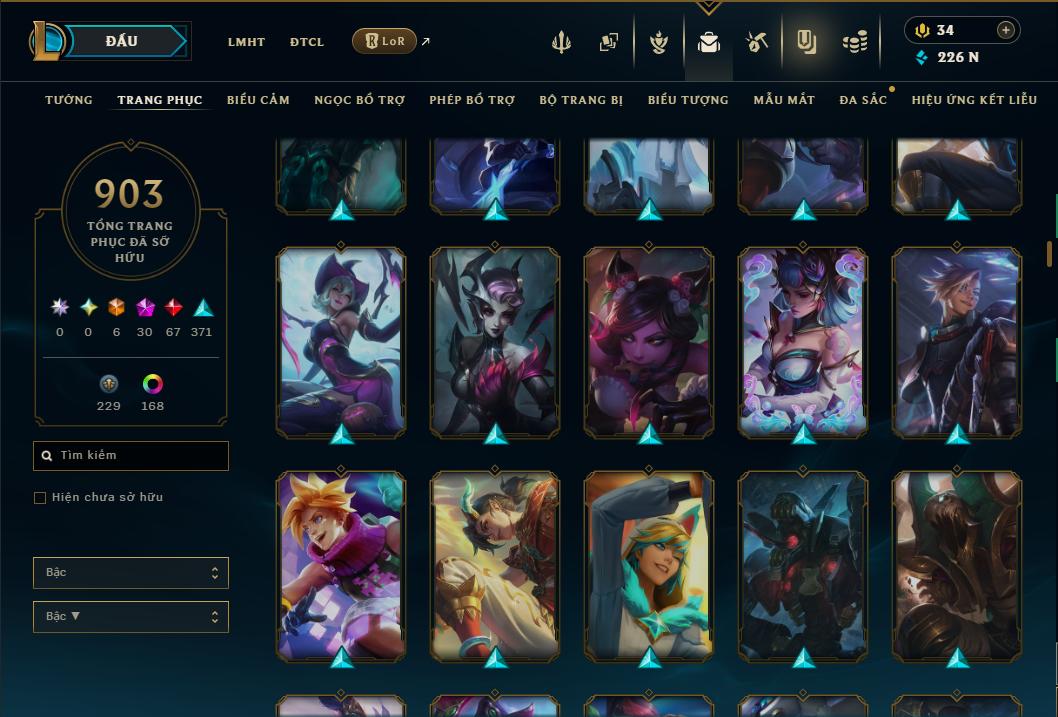Open the NGỌC BỔ TRỢ tab
This screenshot has height=717, width=1058.
359,100
